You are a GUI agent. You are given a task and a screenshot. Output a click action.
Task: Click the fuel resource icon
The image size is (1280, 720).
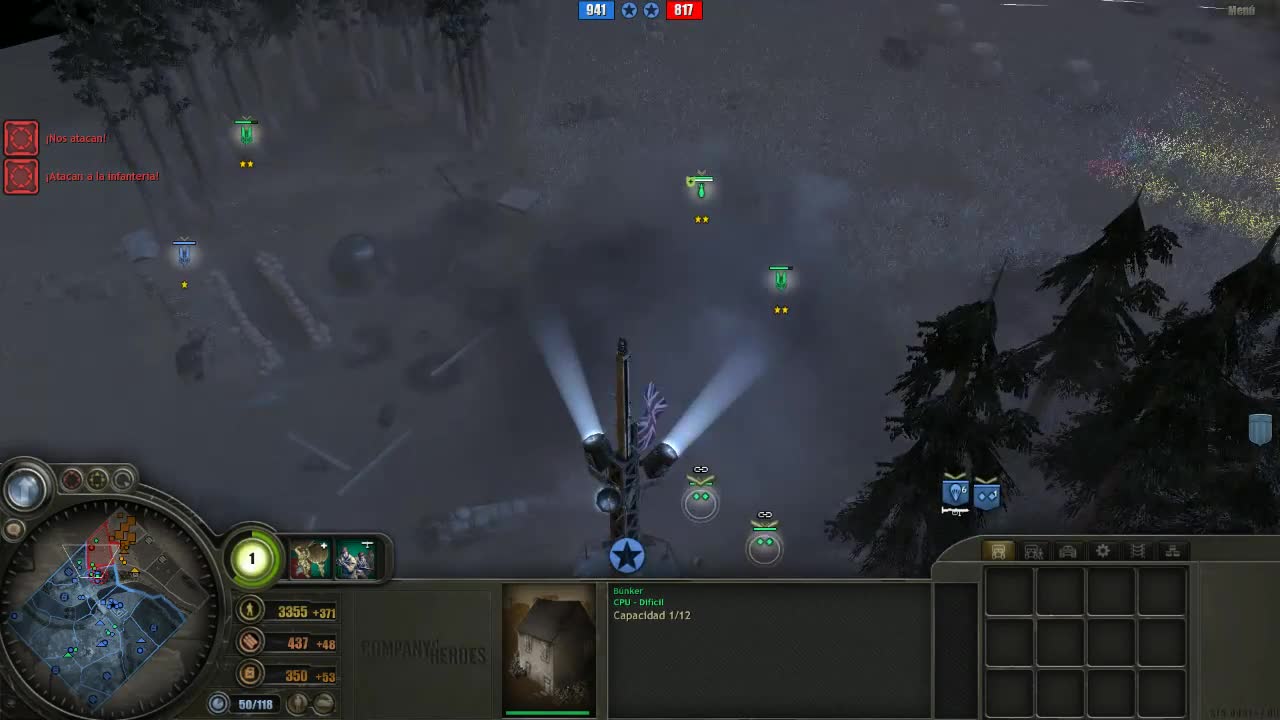coord(250,675)
